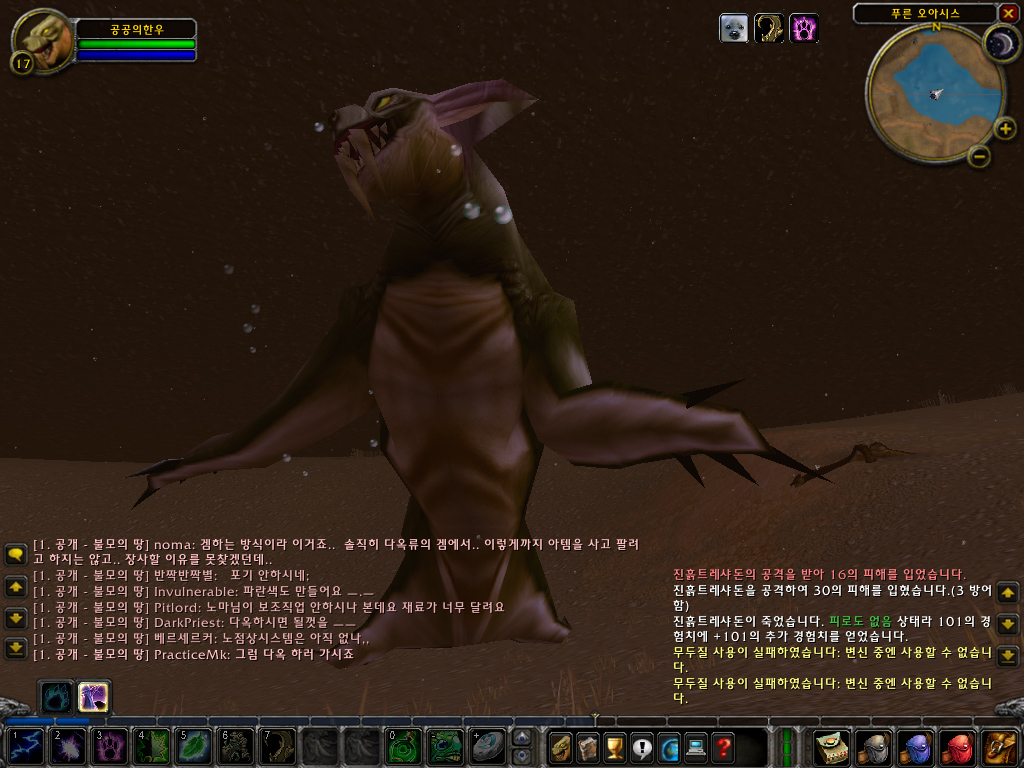Select the aquatic form shapeshift button
Viewport: 1024px width, 768px height.
coord(55,696)
